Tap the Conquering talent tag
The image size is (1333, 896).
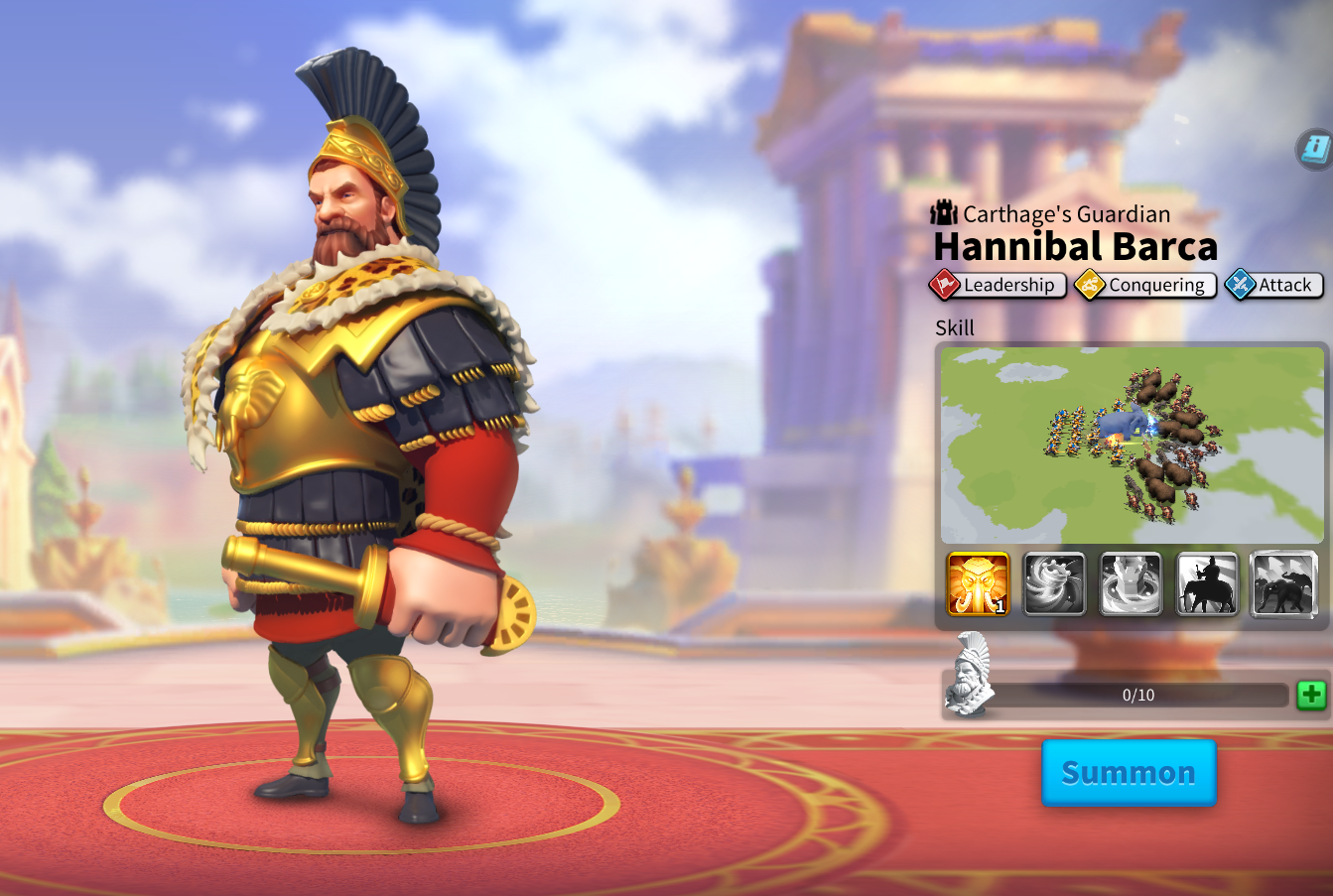pyautogui.click(x=1145, y=285)
